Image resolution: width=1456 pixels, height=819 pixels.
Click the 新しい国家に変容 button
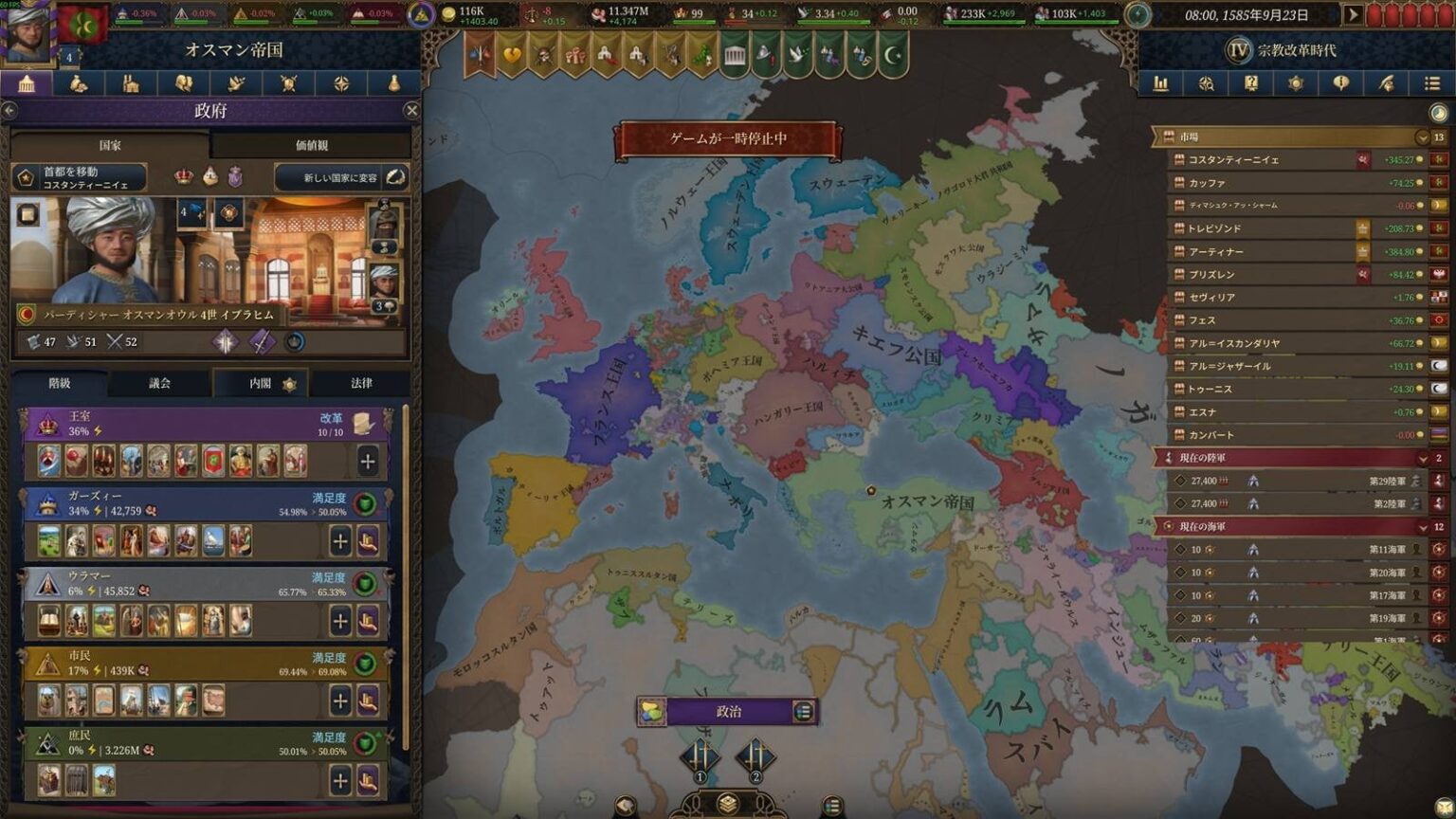[335, 177]
